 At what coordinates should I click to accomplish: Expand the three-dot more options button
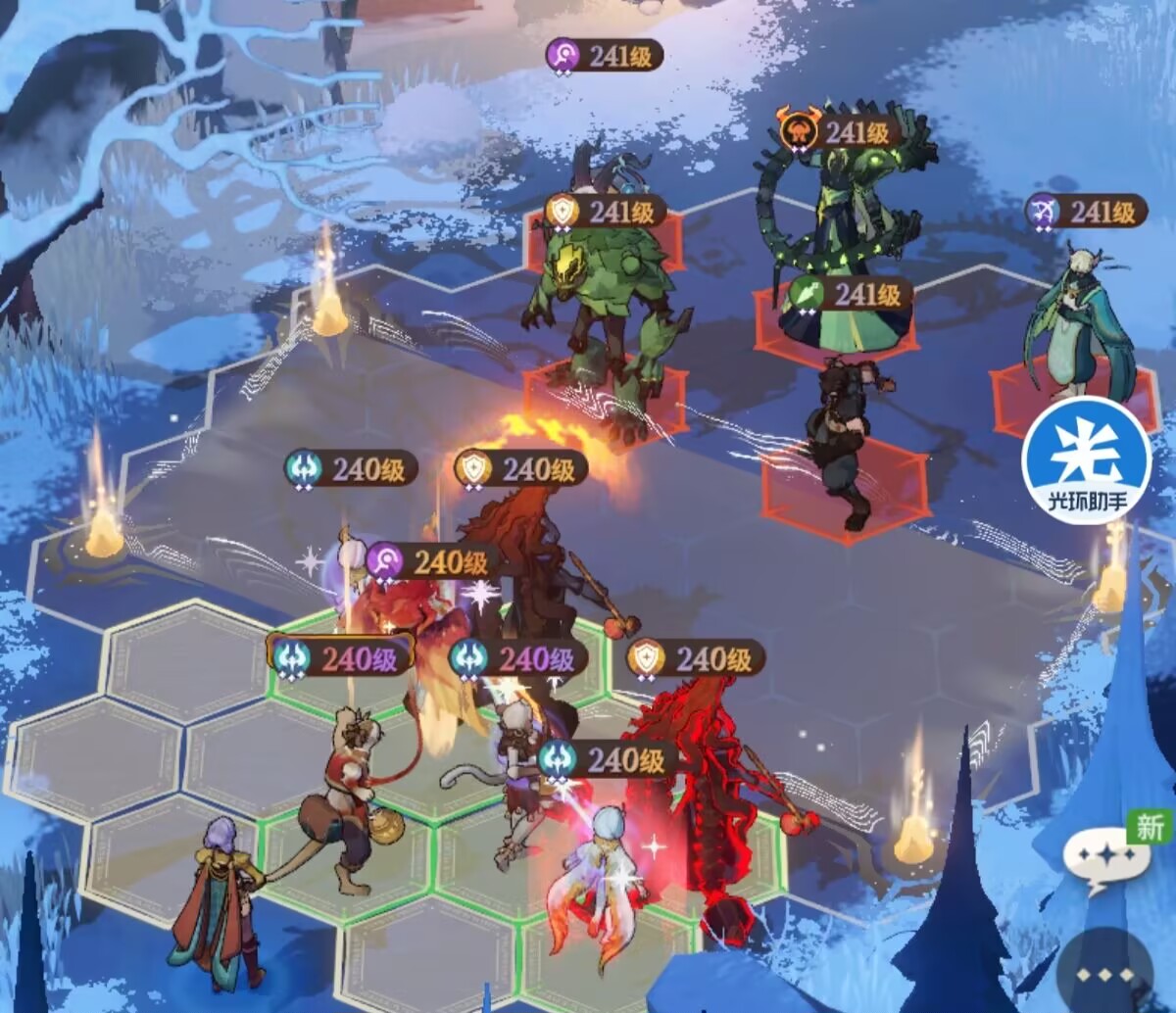[1106, 975]
